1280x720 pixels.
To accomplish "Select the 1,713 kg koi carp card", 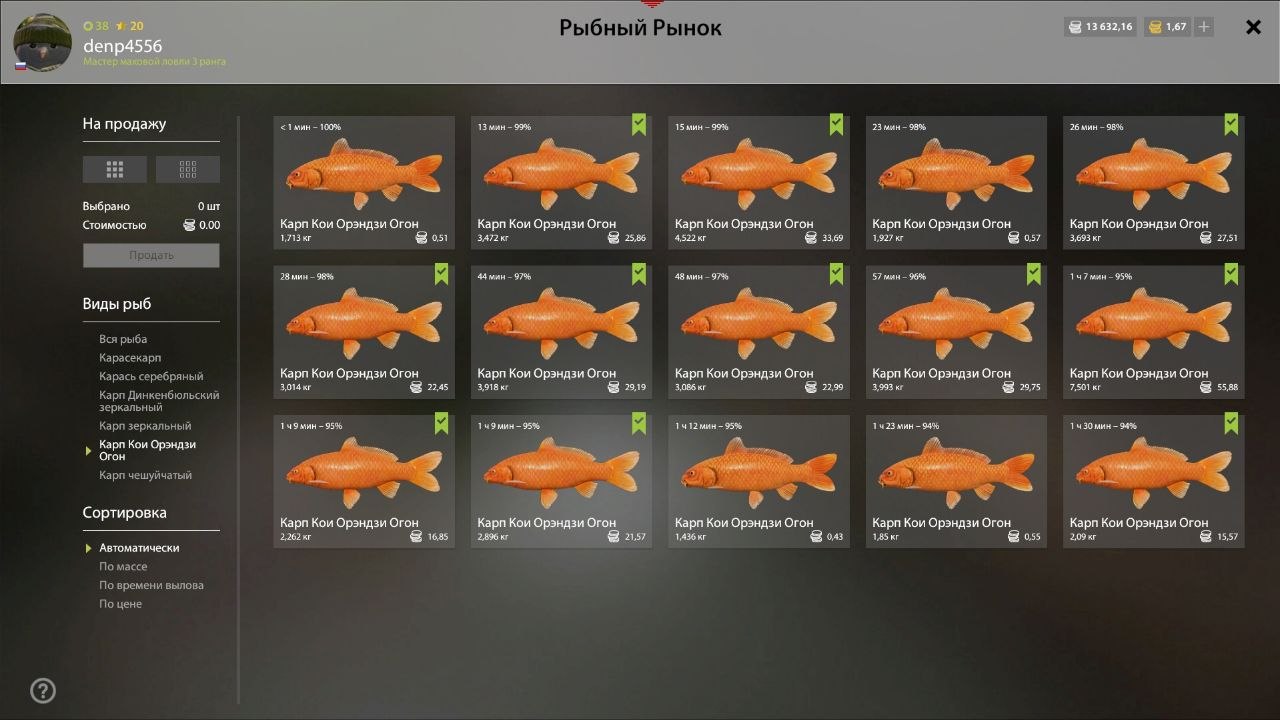I will pos(364,182).
